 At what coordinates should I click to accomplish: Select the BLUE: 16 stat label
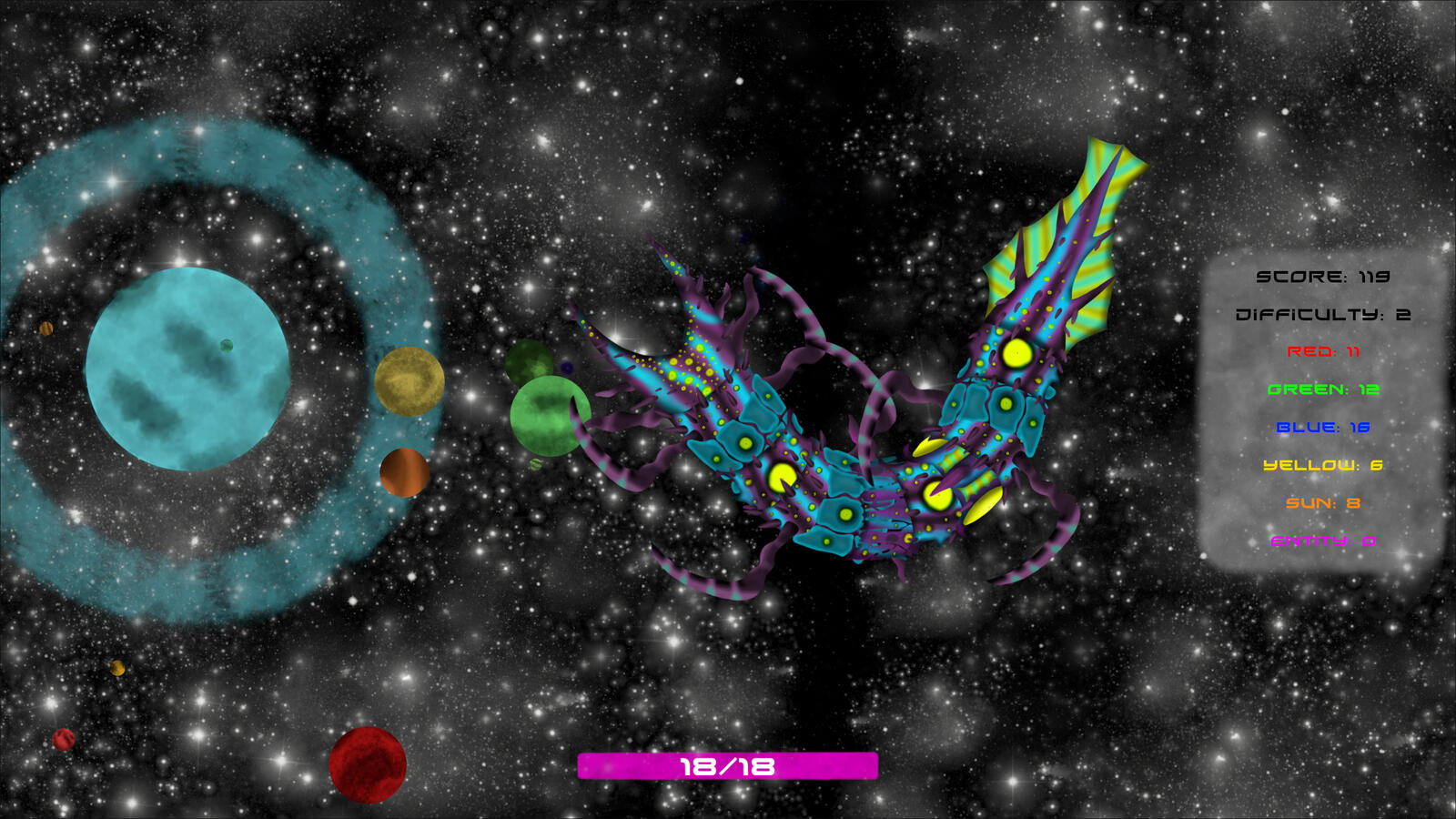tap(1324, 429)
